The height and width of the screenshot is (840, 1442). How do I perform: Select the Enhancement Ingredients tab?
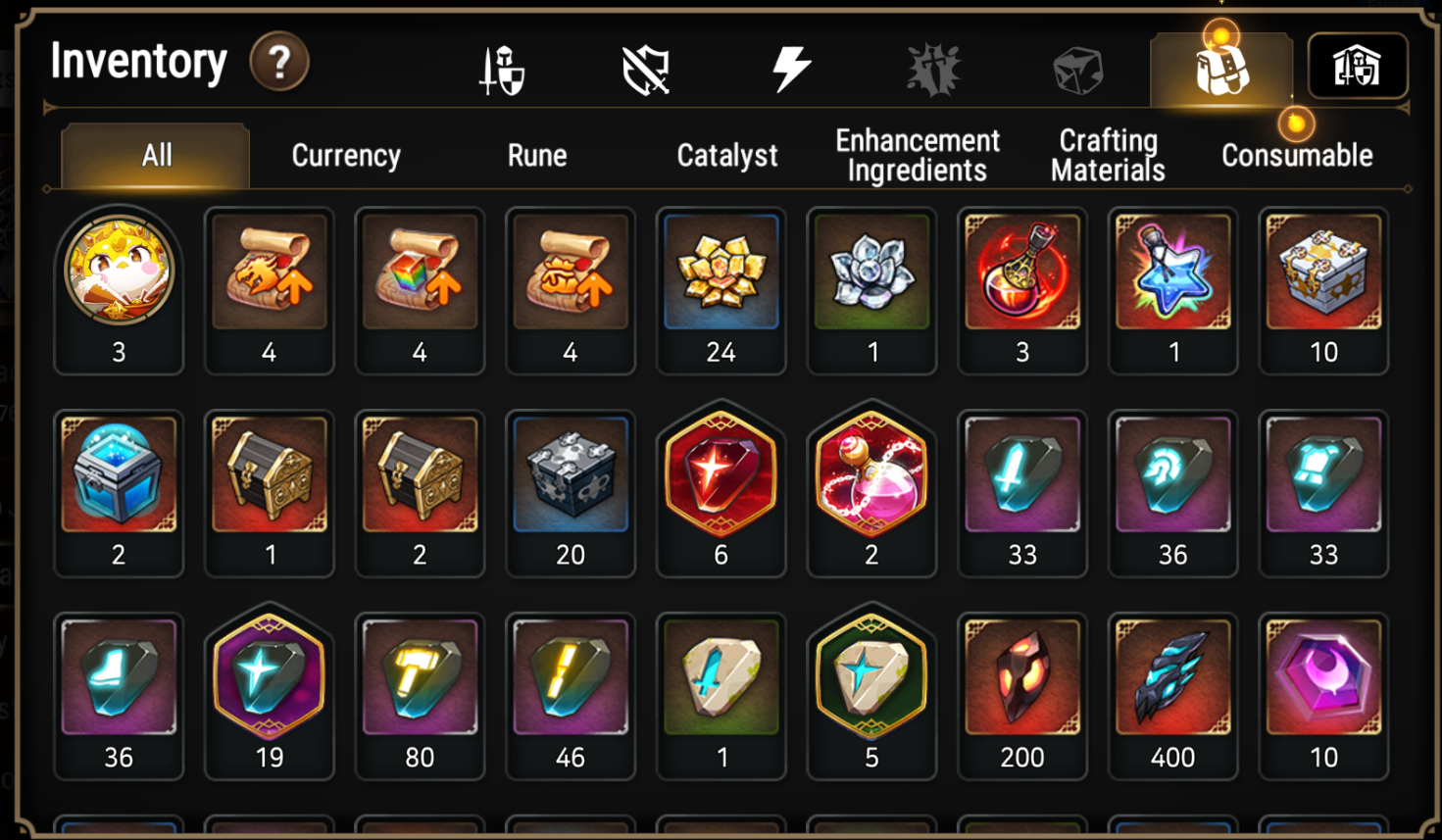917,154
